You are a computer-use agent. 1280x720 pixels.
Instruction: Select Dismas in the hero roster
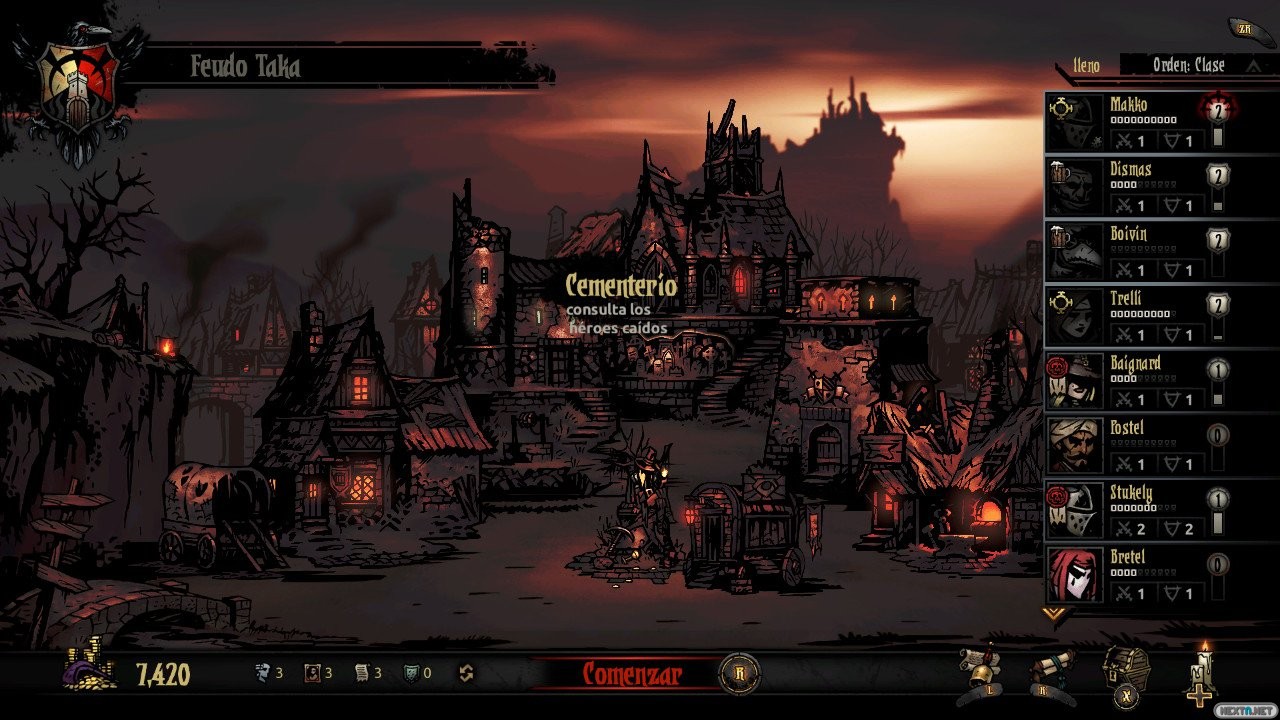pyautogui.click(x=1130, y=187)
